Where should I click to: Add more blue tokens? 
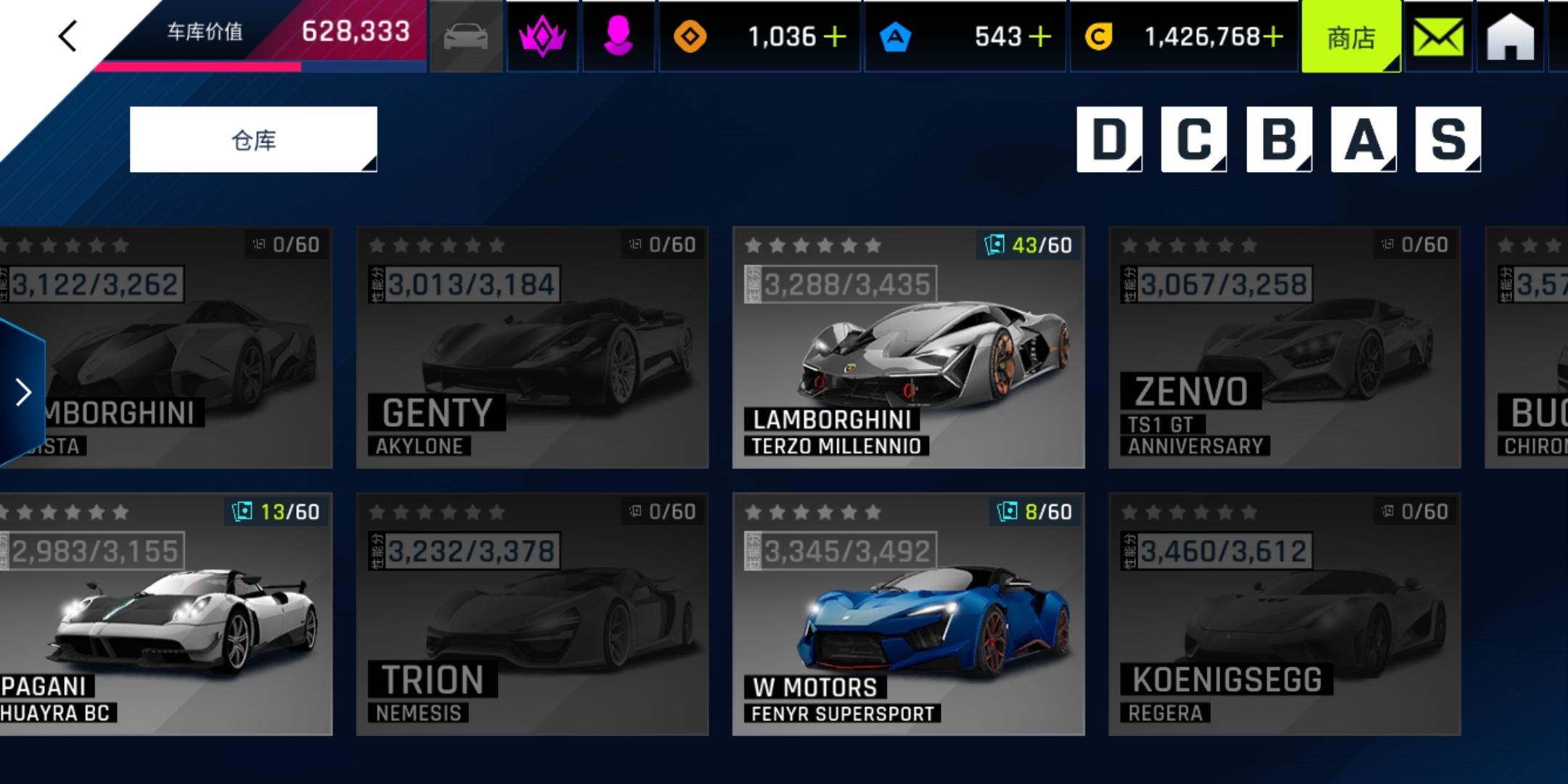point(1040,36)
